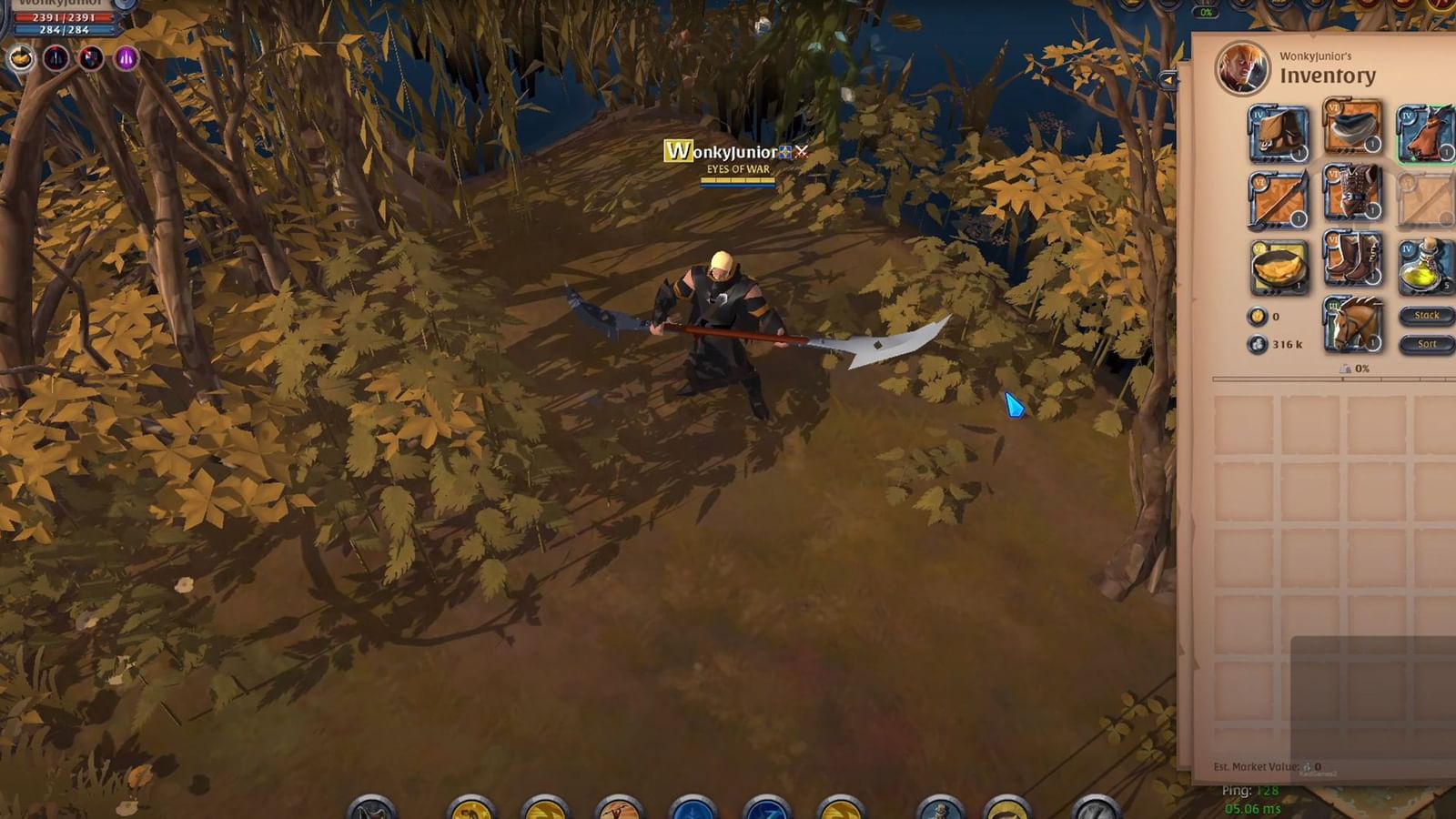
Task: Click the gold coin balance icon
Action: tap(1258, 316)
